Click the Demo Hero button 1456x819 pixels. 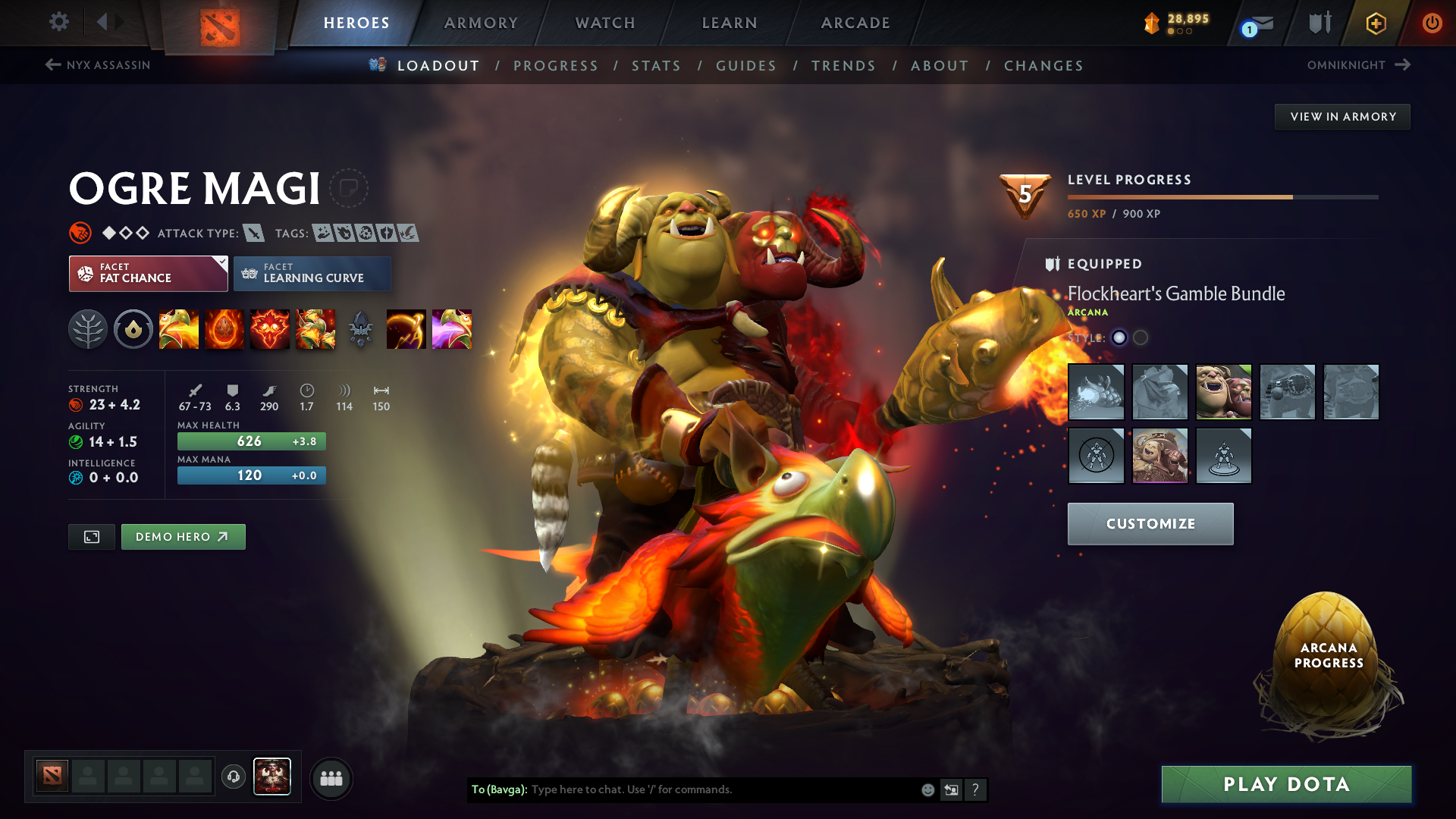click(x=183, y=536)
